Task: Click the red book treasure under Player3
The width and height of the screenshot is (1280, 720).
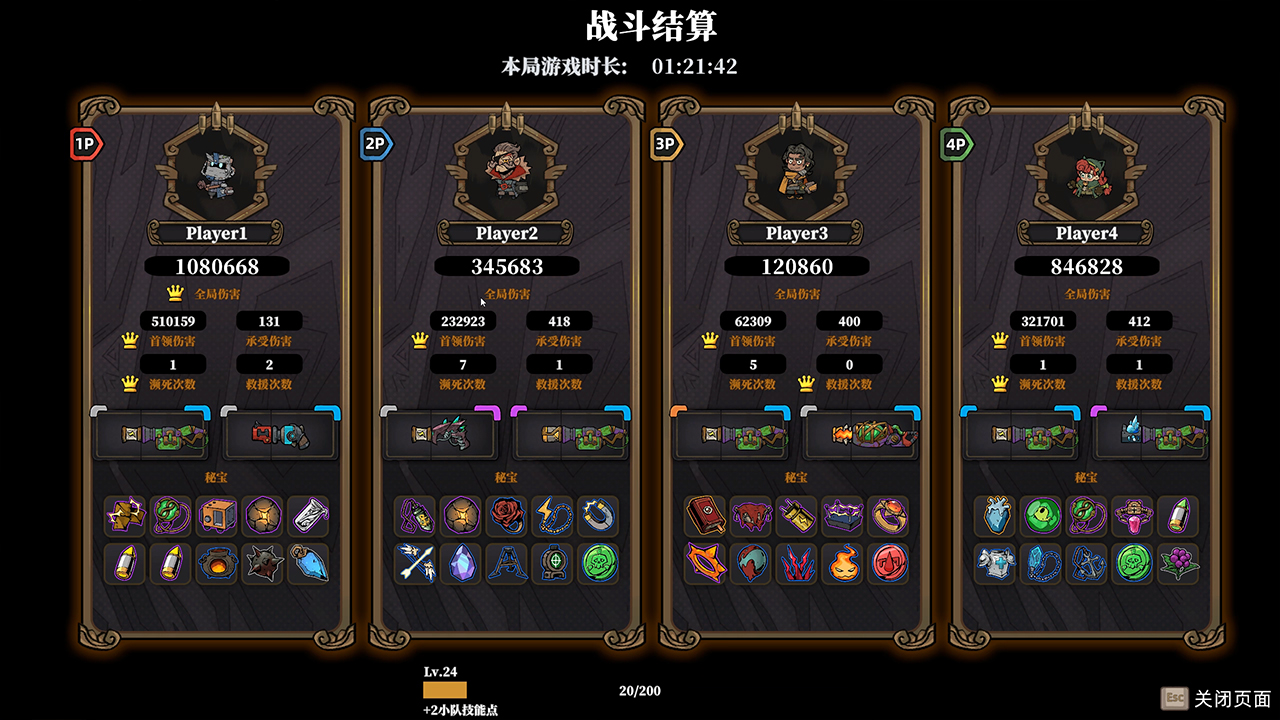Action: pyautogui.click(x=704, y=516)
